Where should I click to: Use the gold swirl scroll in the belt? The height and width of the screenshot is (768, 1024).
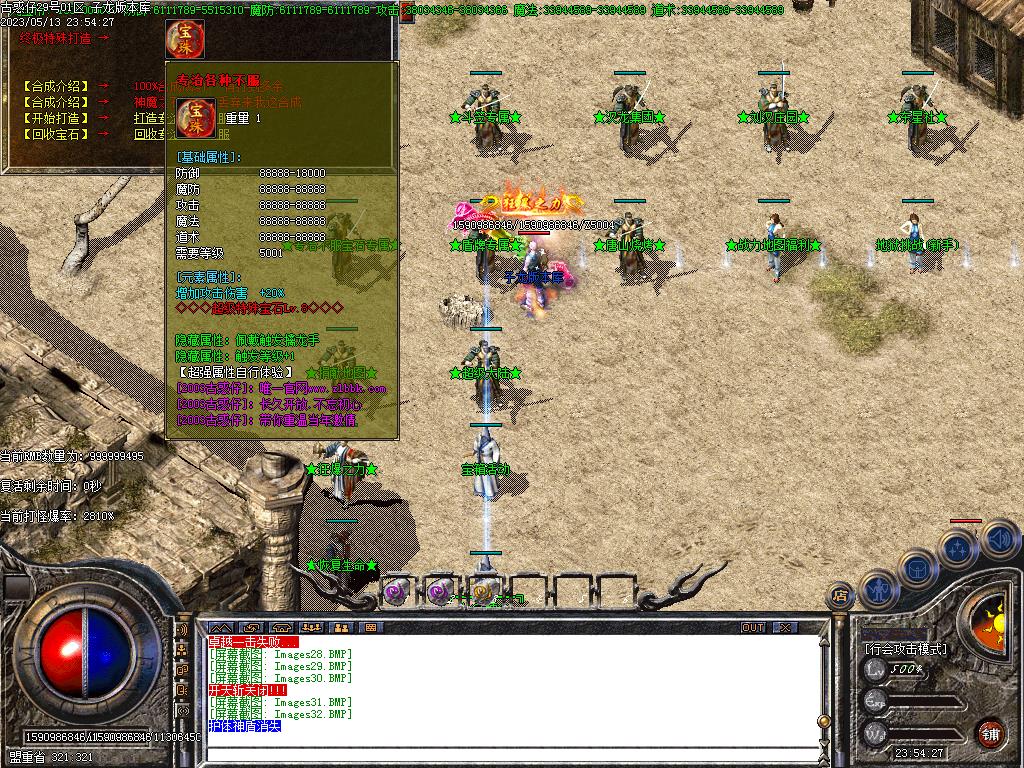coord(485,592)
